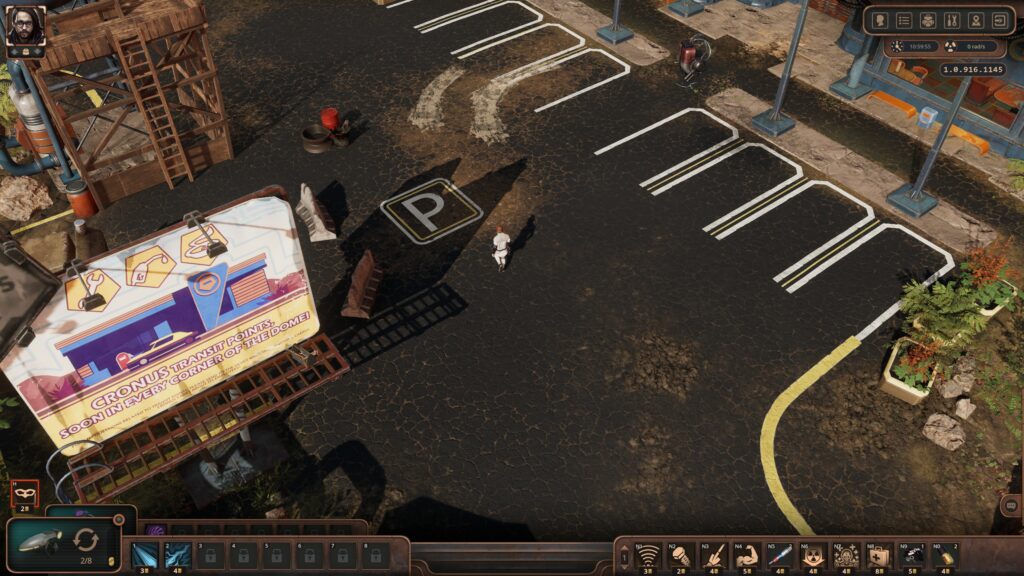The image size is (1024, 576).
Task: Activate the lightning ability in slot 2
Action: (x=178, y=554)
